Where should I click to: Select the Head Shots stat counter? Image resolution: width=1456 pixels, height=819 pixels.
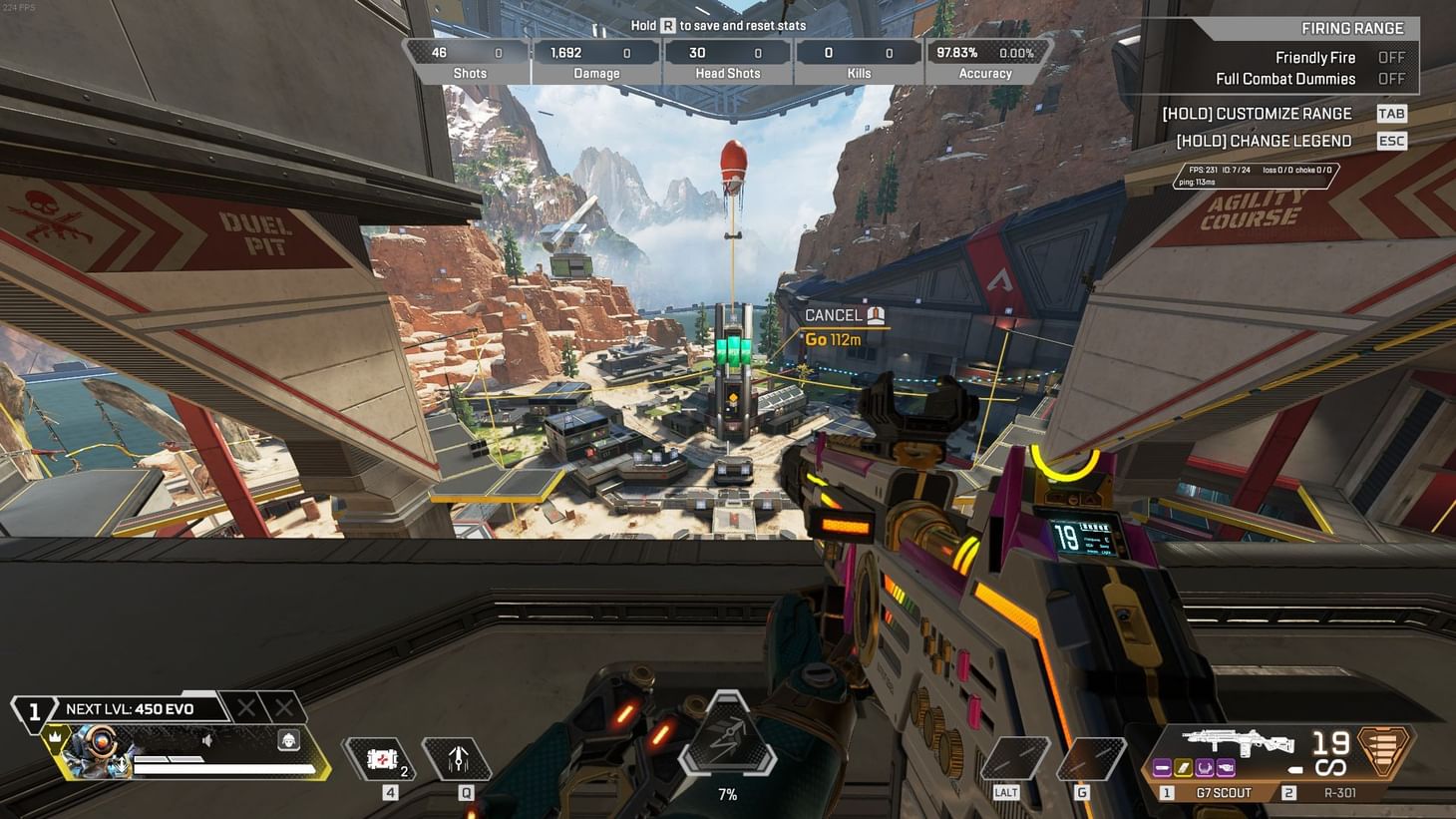728,60
